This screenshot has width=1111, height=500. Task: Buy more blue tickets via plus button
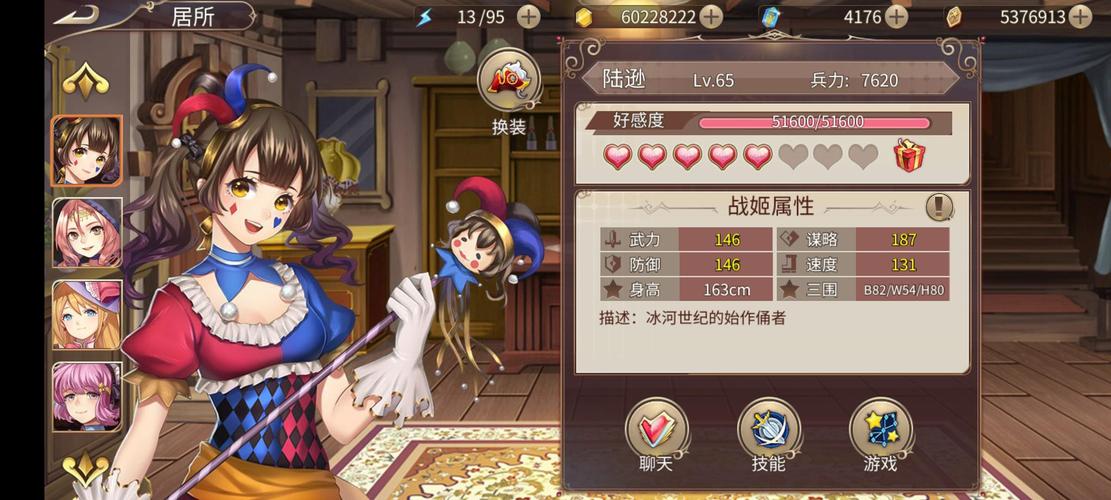(897, 16)
